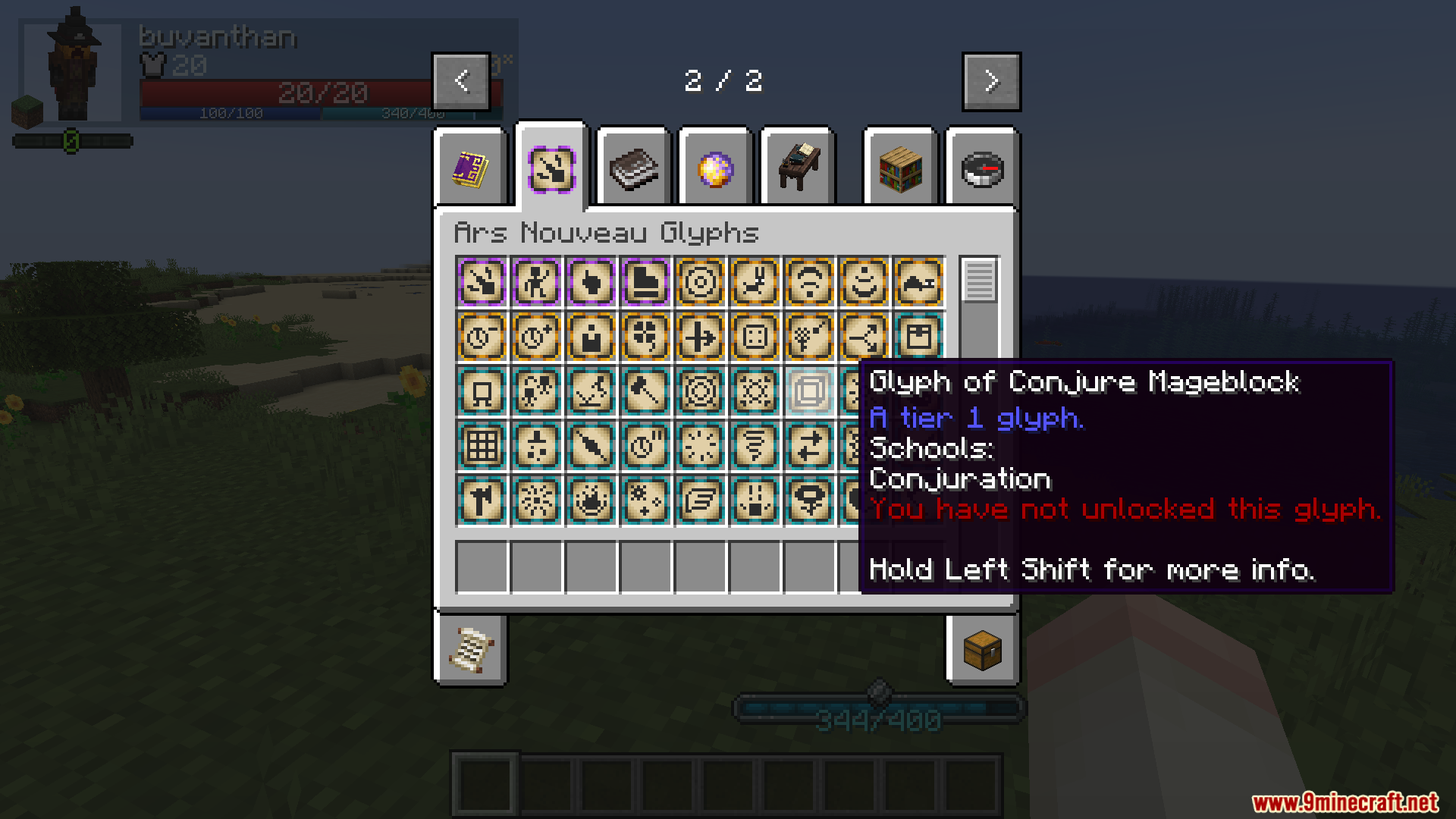Select the 3x3 grid glyph
This screenshot has width=1456, height=819.
[482, 447]
